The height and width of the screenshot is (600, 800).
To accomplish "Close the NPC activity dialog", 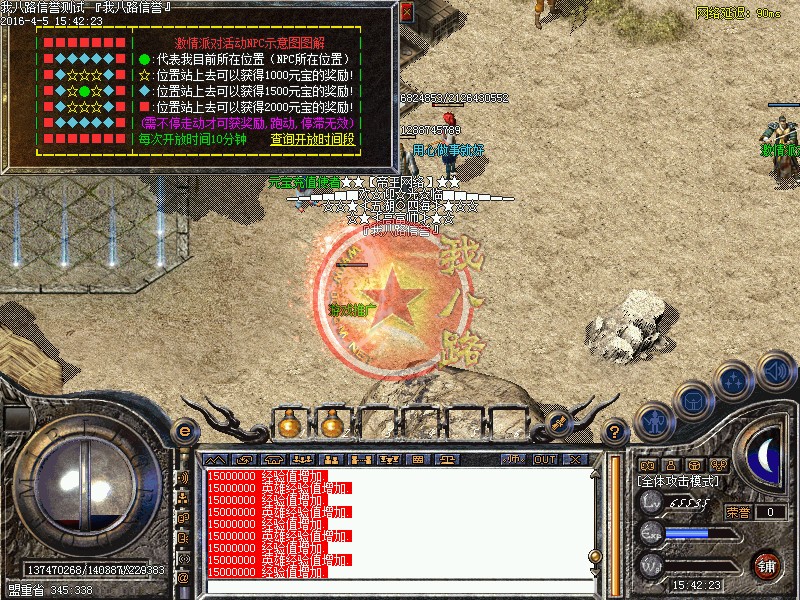I will tap(406, 12).
